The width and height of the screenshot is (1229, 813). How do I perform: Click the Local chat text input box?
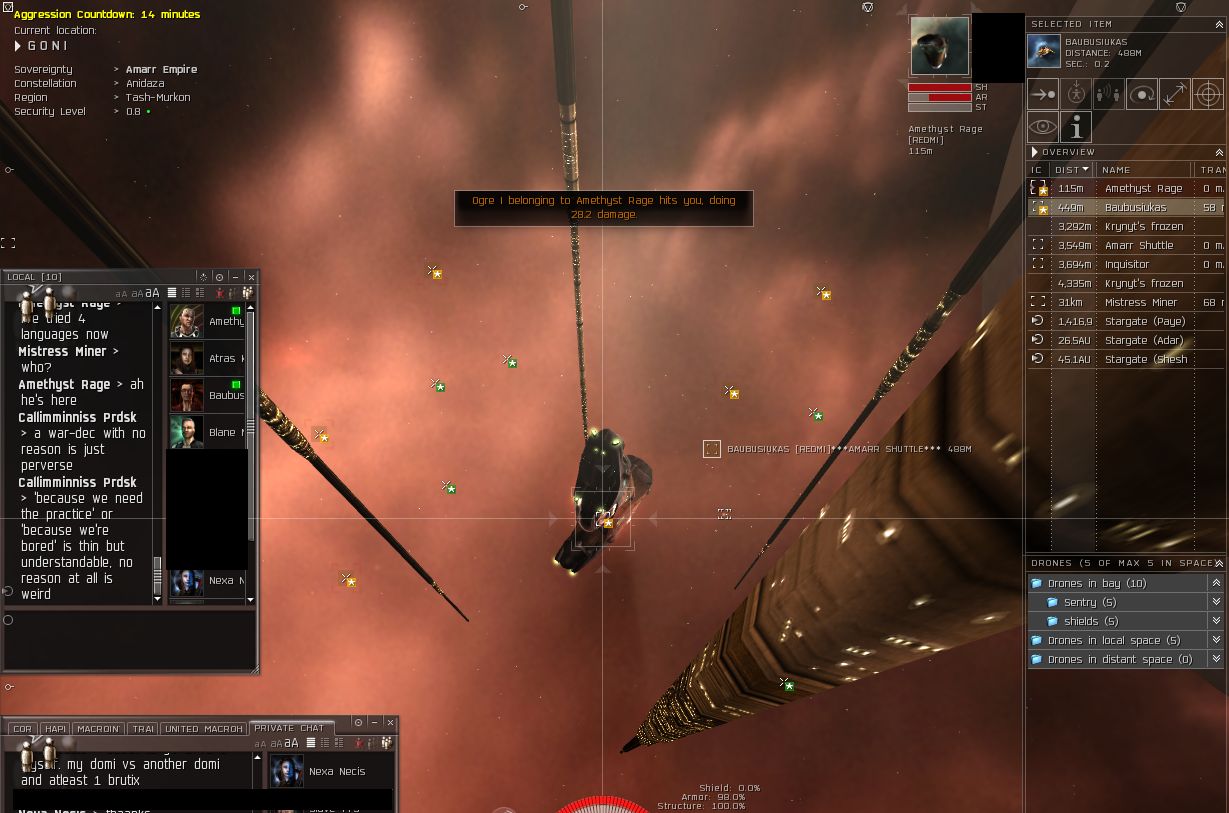coord(130,637)
